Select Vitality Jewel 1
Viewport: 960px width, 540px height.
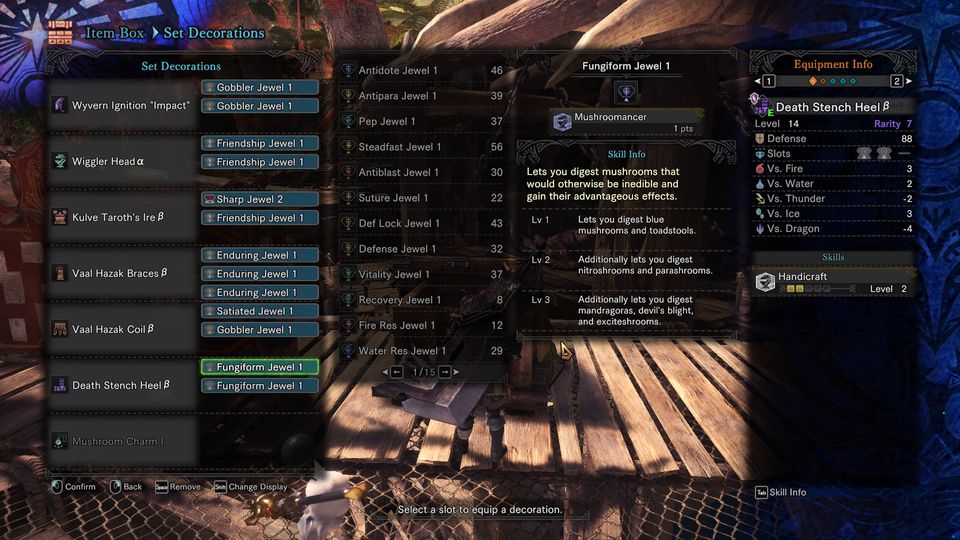[x=422, y=275]
